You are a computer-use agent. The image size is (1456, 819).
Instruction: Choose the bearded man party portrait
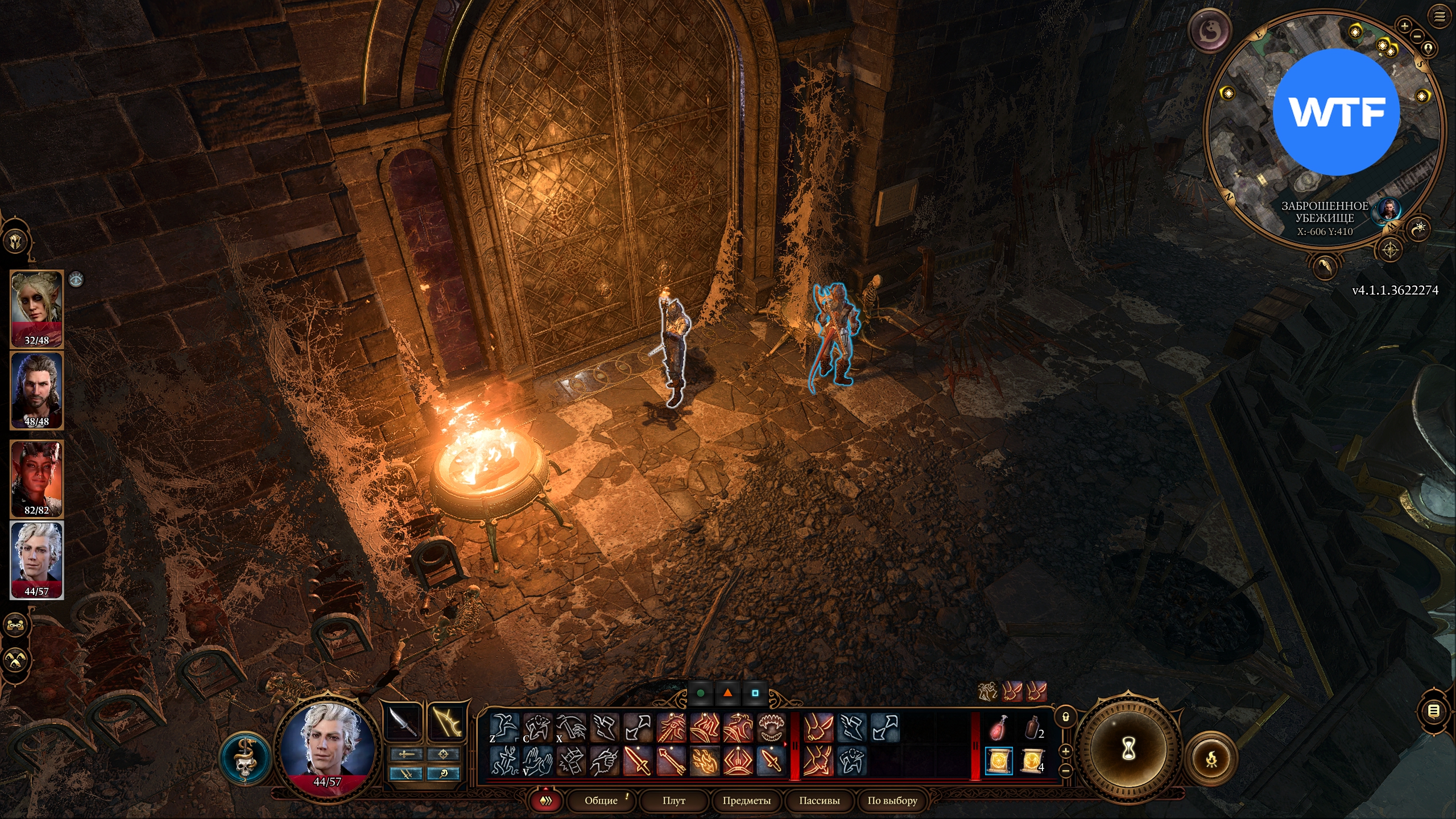[x=36, y=390]
